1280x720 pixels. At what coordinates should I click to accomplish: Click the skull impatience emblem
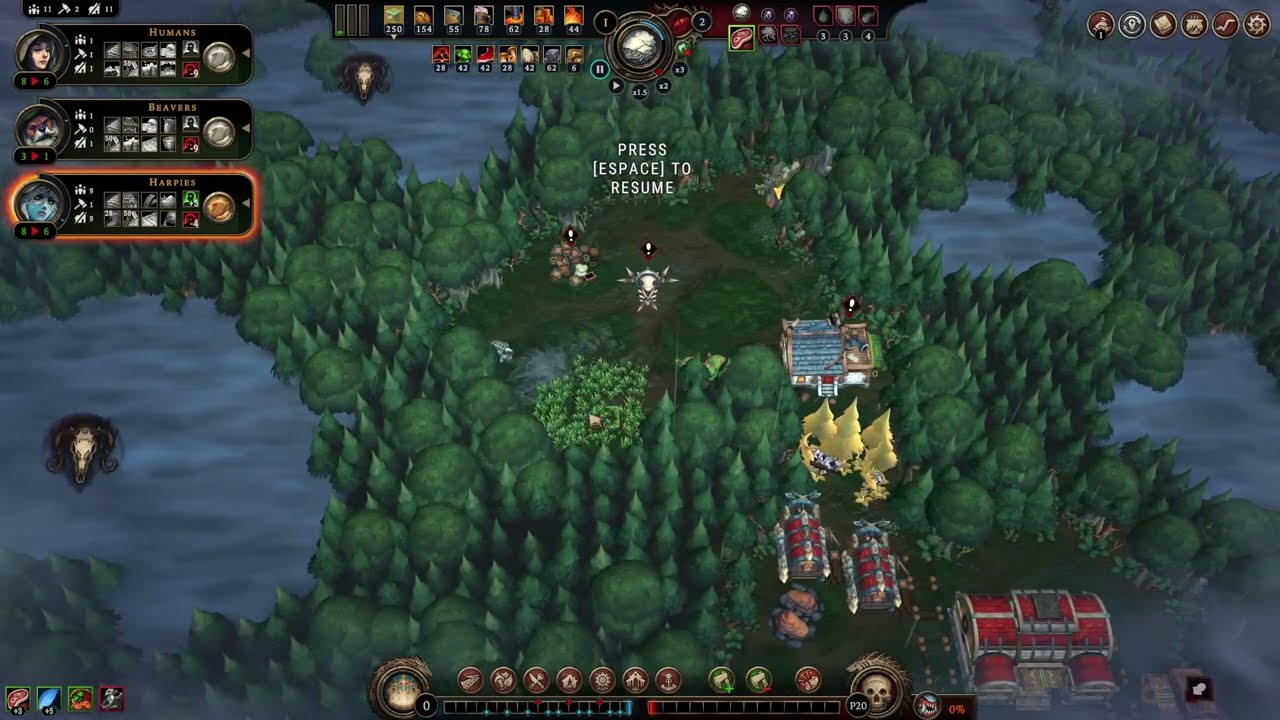(877, 687)
